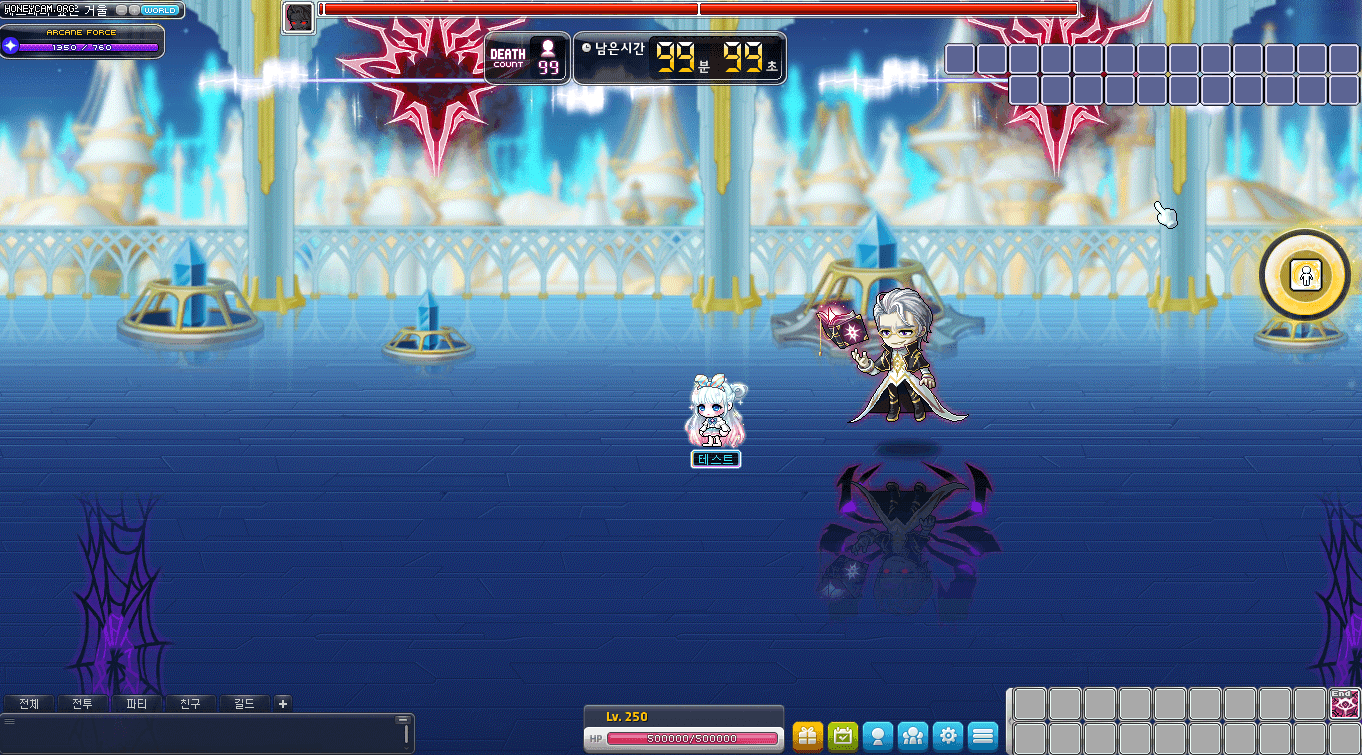Open the community group icon

[x=913, y=736]
